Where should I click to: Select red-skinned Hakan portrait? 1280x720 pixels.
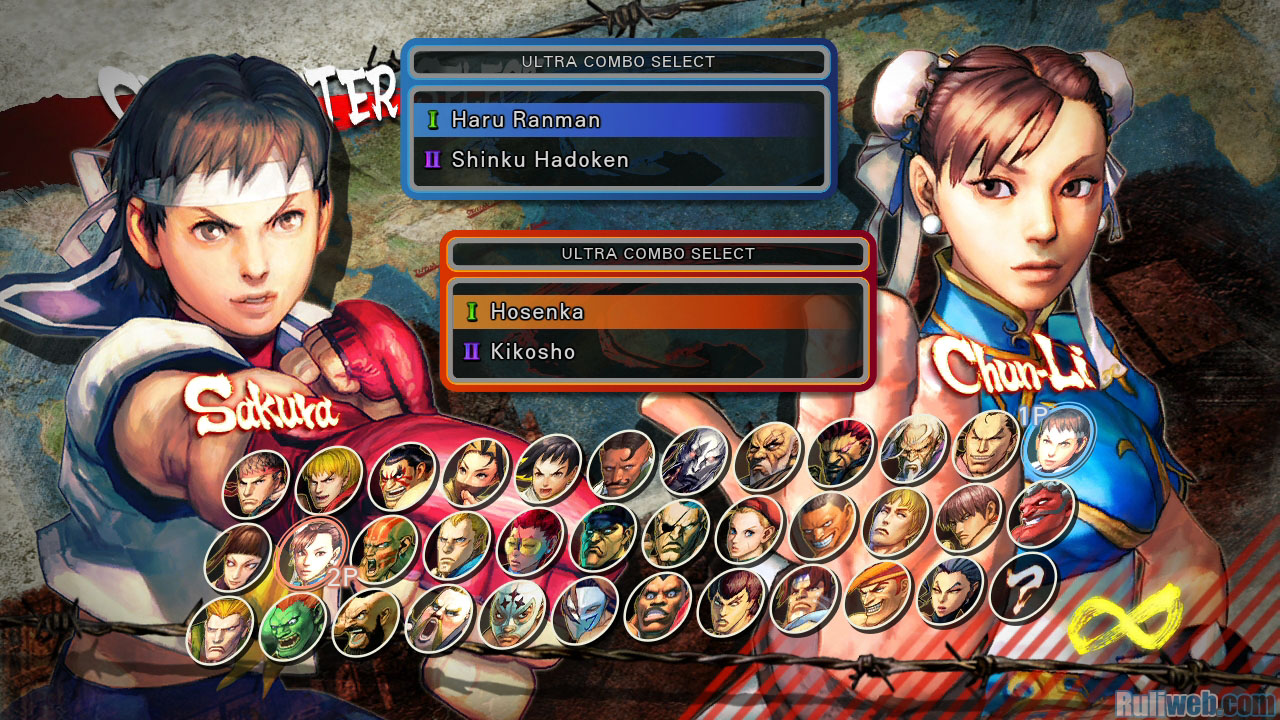1042,514
